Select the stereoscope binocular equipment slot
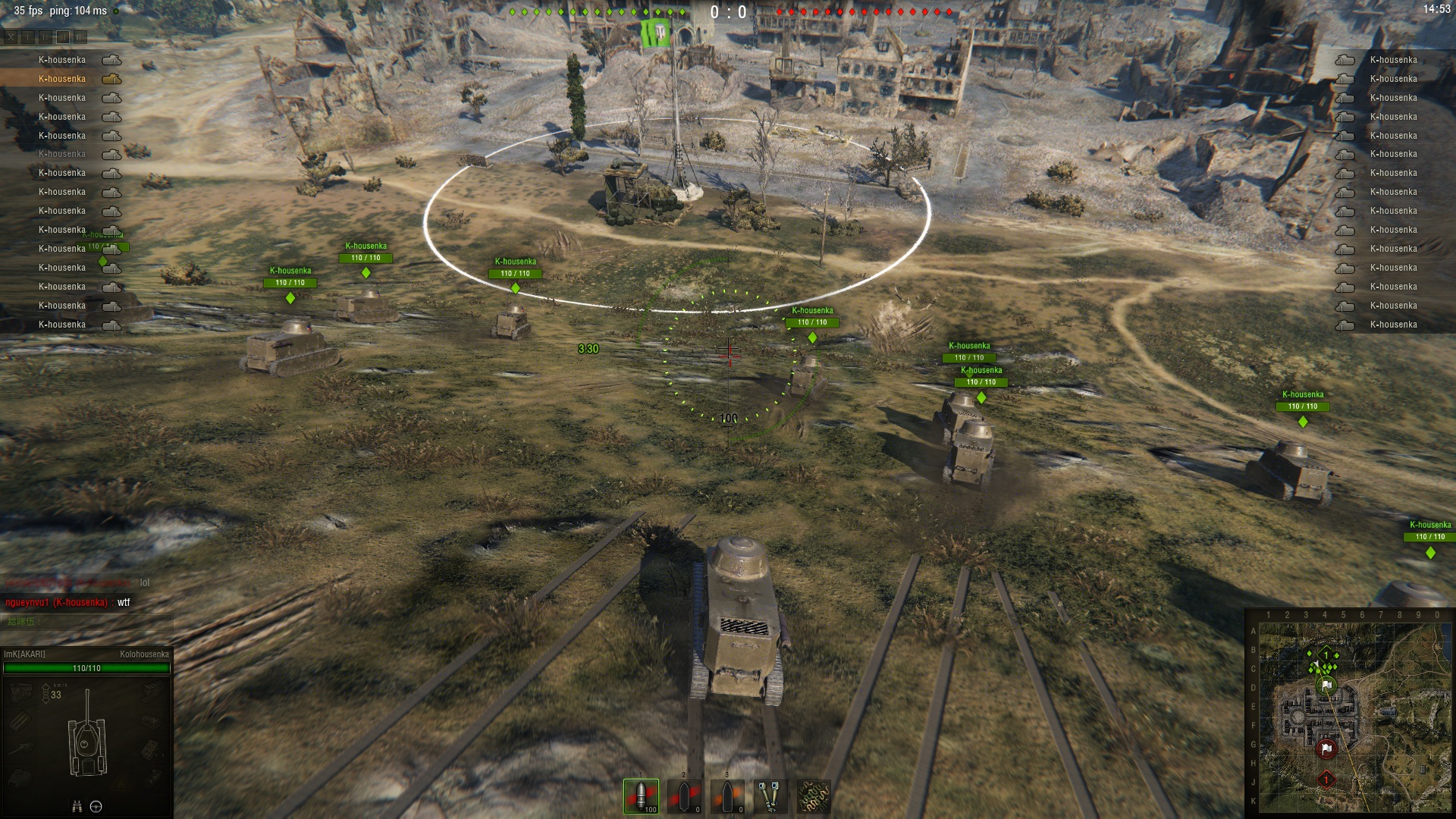 (x=770, y=796)
